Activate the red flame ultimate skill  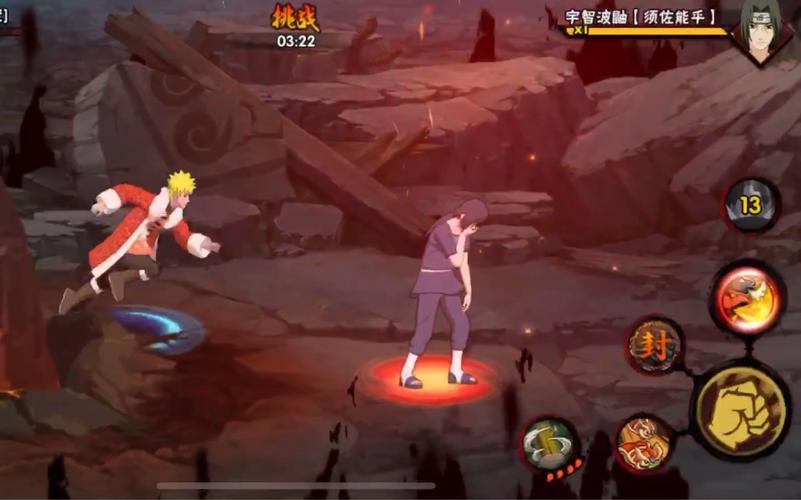coord(748,297)
